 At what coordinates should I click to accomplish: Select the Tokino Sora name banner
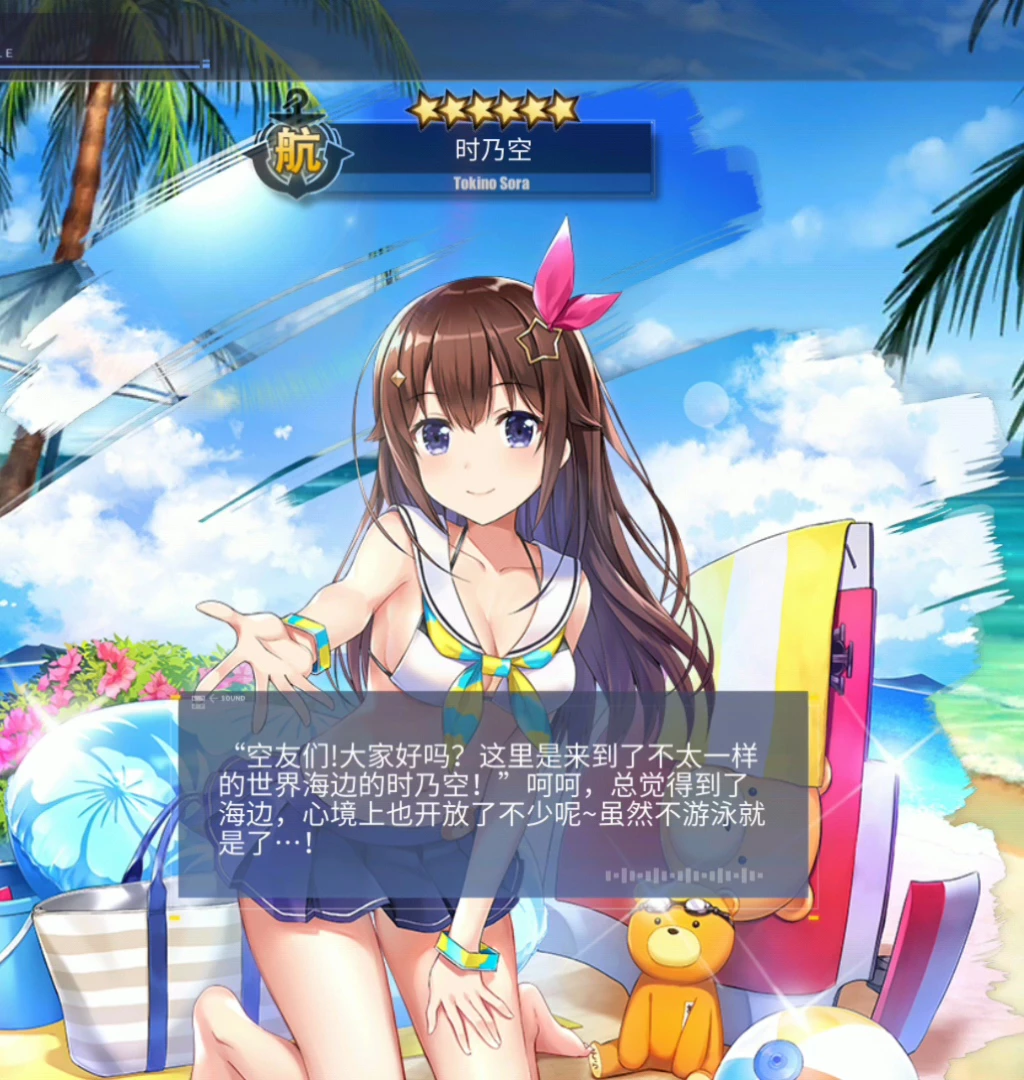pyautogui.click(x=492, y=158)
